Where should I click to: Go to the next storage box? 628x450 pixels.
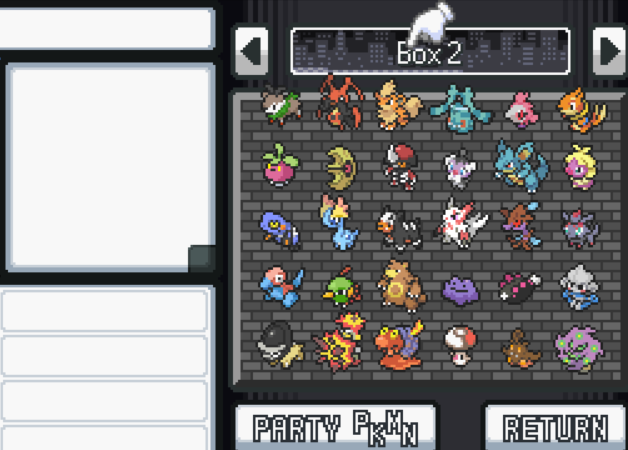click(608, 50)
